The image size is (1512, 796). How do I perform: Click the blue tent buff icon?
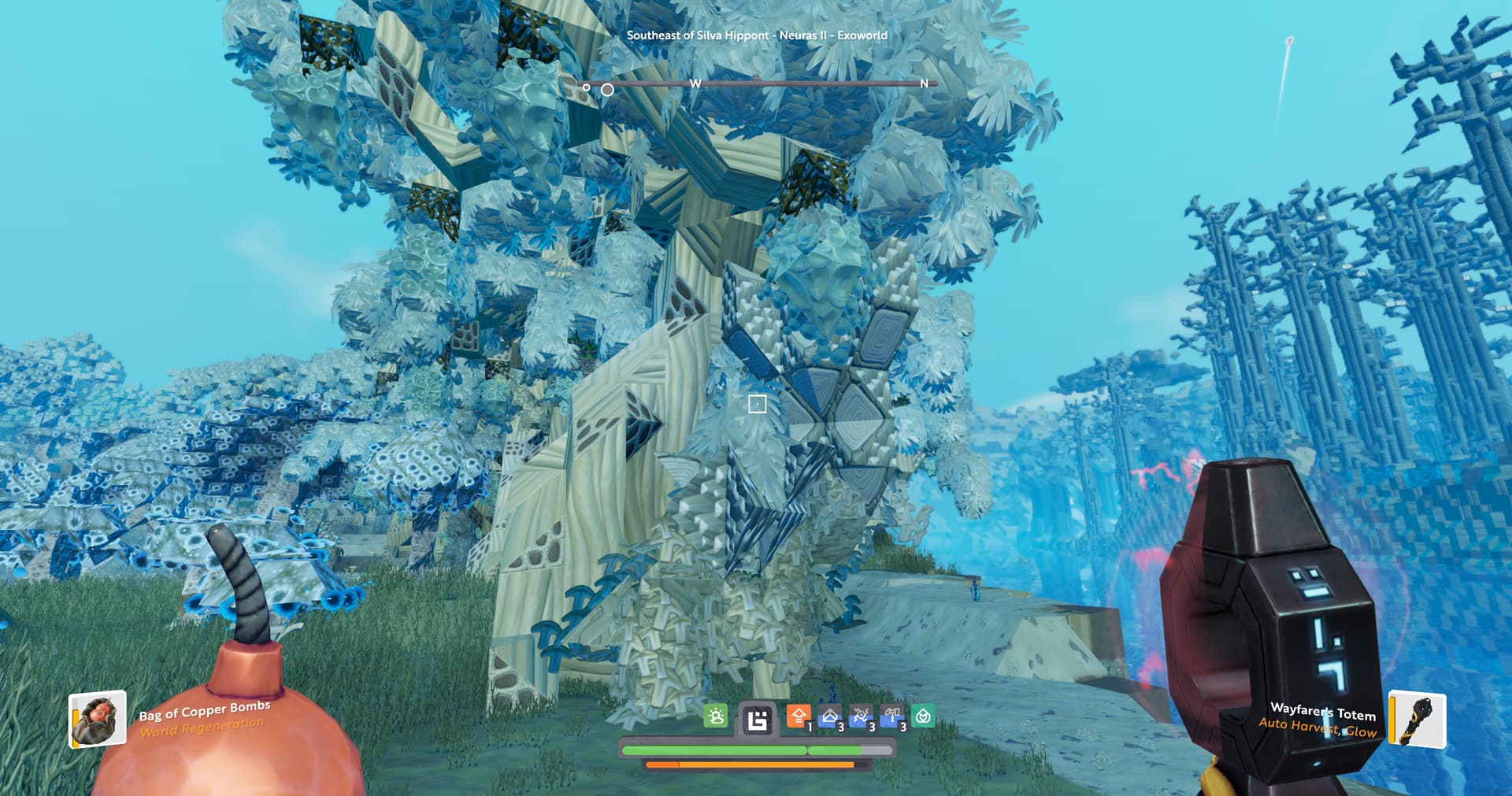tap(830, 716)
